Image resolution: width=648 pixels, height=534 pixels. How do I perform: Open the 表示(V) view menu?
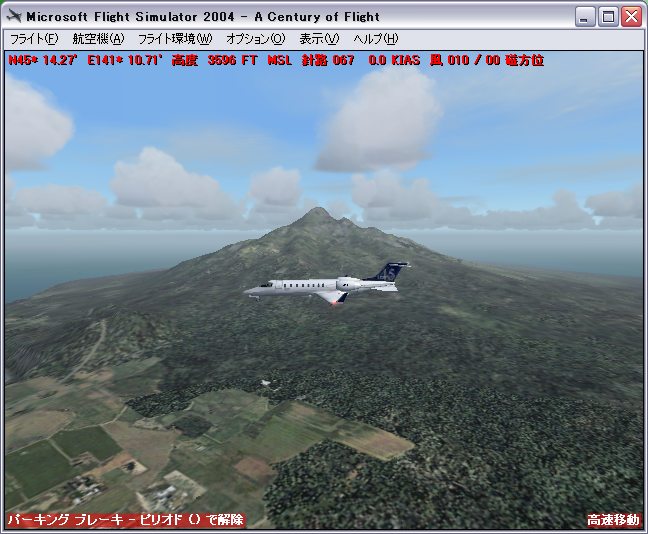(x=319, y=39)
